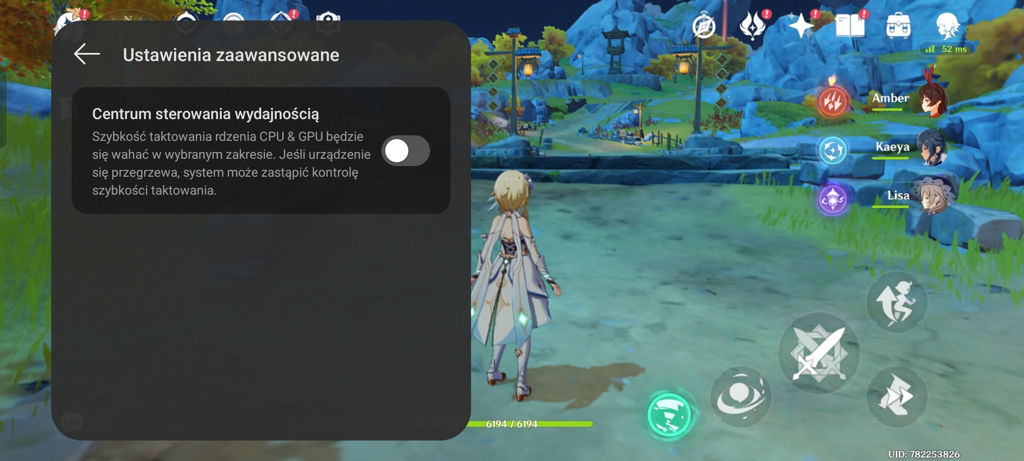Open the character head icon menu

tap(948, 26)
